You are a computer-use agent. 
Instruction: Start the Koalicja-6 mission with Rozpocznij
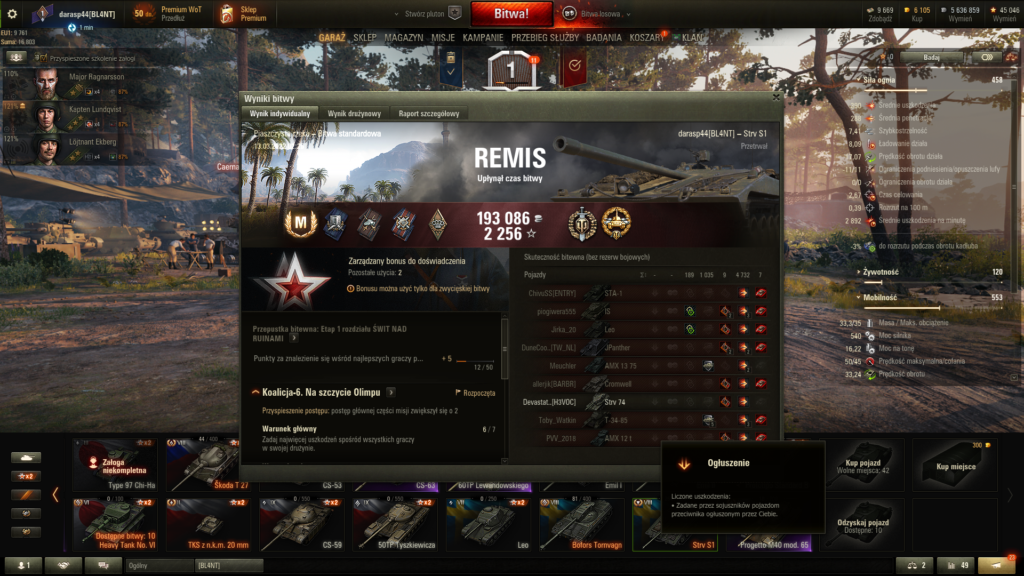(476, 393)
